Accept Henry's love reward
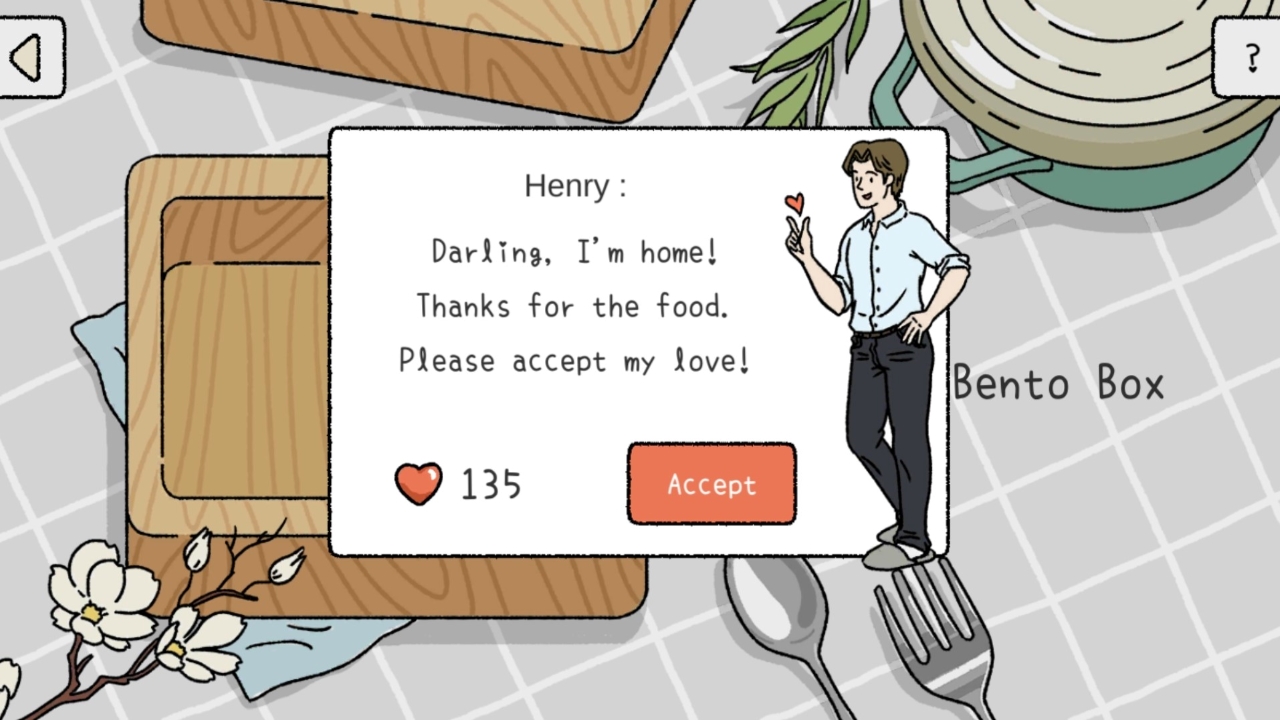This screenshot has width=1280, height=720. (x=711, y=484)
